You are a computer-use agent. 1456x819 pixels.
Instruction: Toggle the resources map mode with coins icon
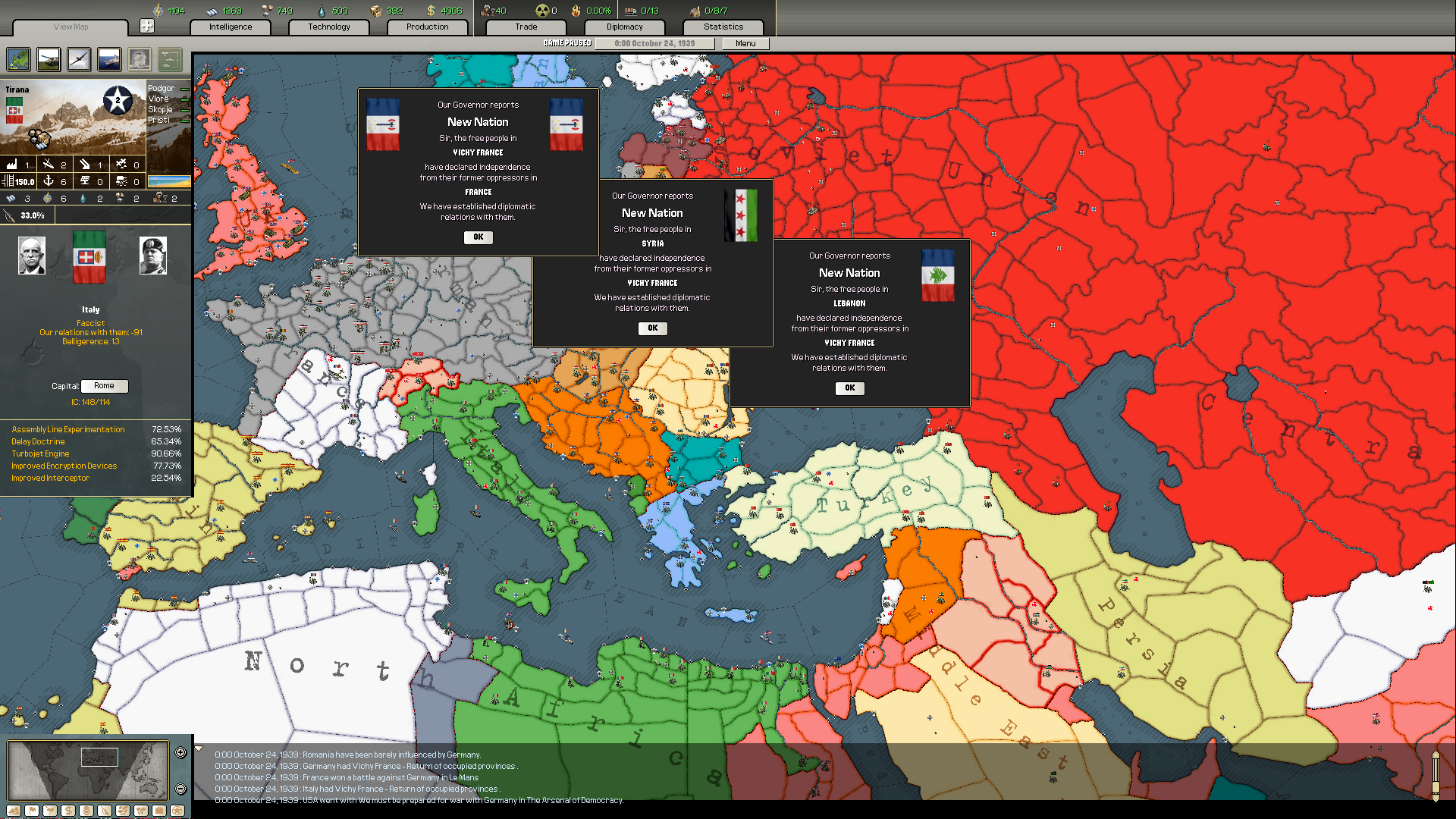pos(86,810)
